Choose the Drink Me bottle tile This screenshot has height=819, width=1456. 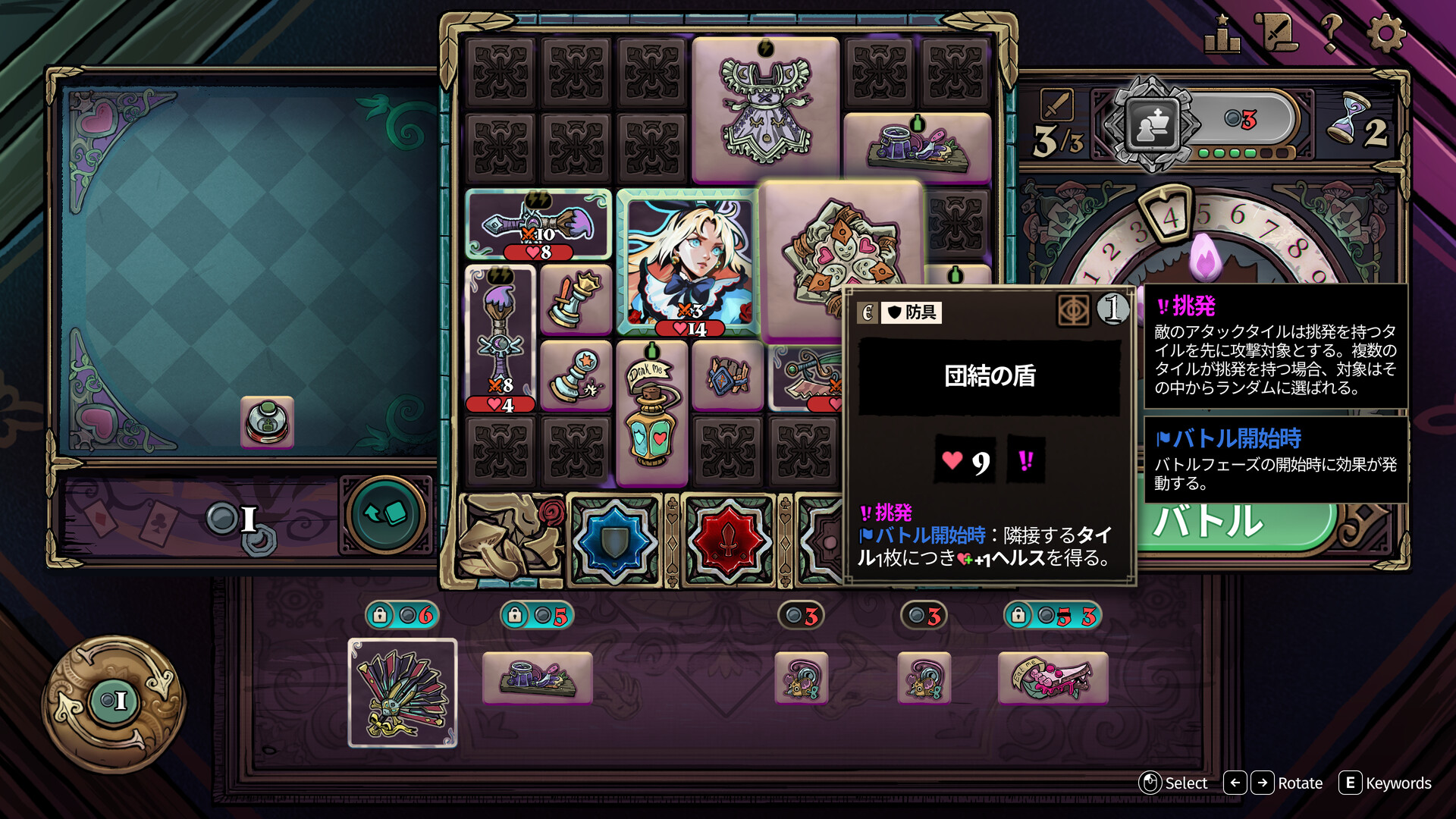click(651, 412)
